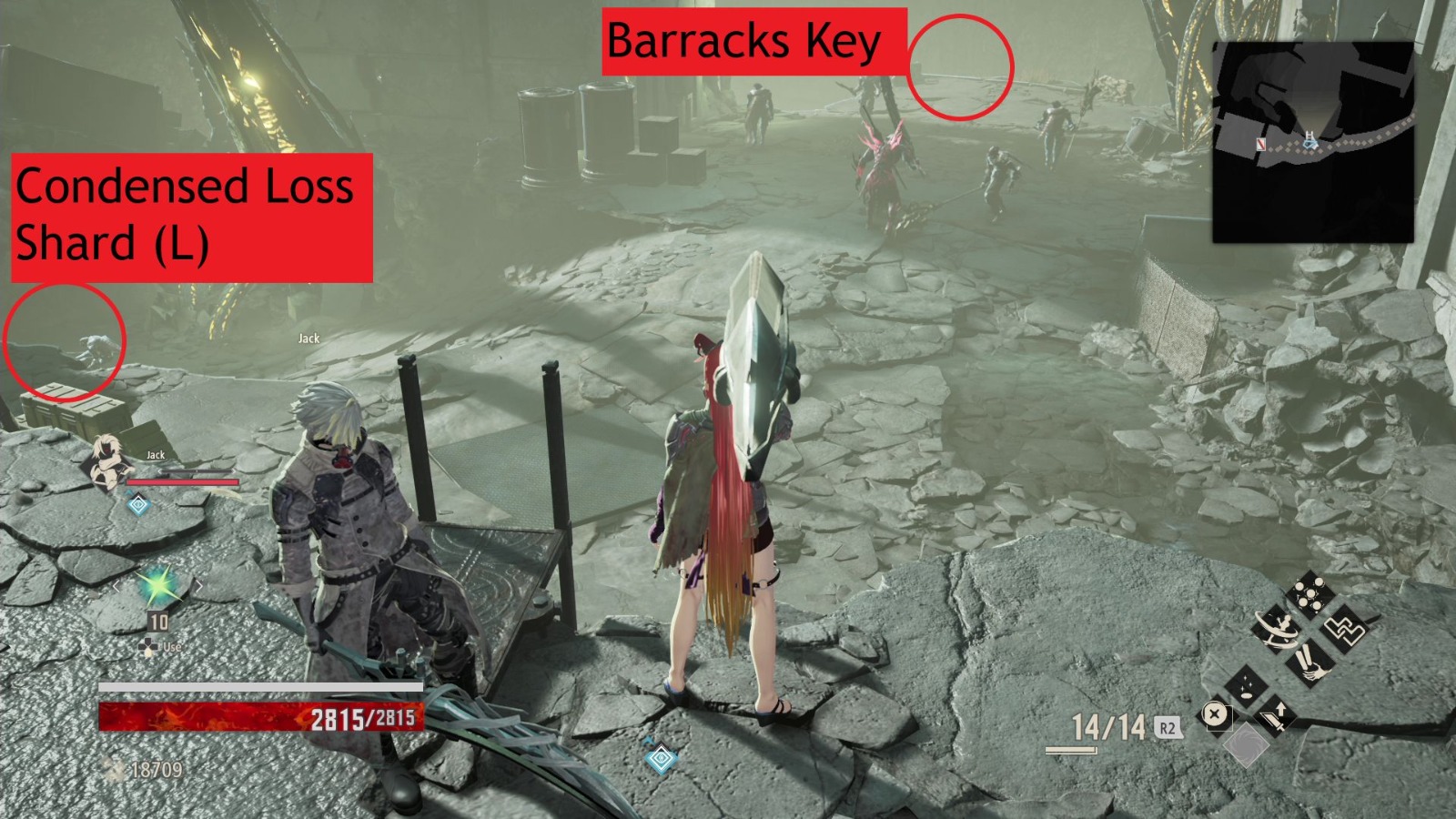Select the sword-with-arrow attack buff icon
The image size is (1456, 819).
coord(1274,717)
